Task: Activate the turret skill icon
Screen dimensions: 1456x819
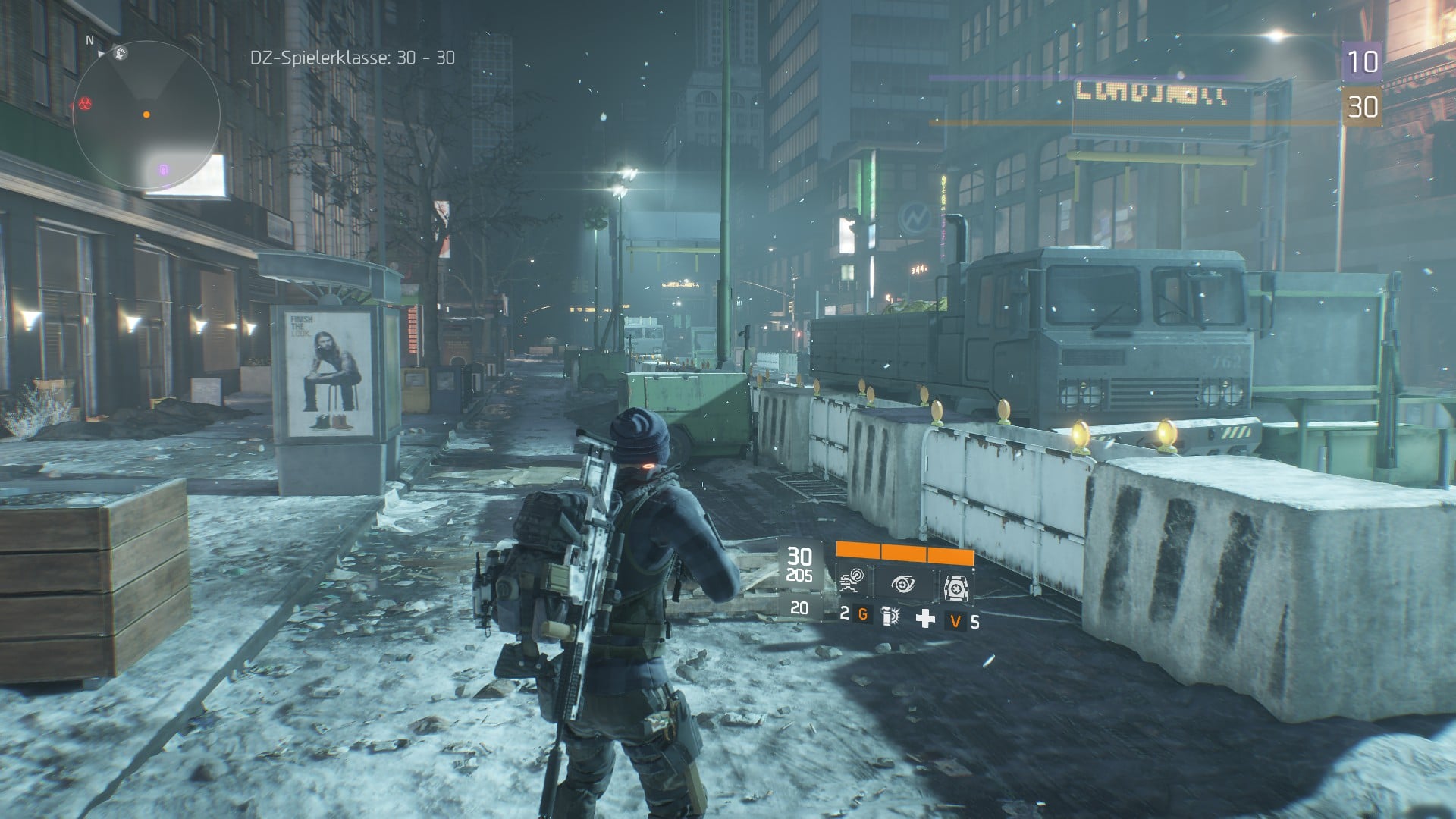Action: [955, 586]
